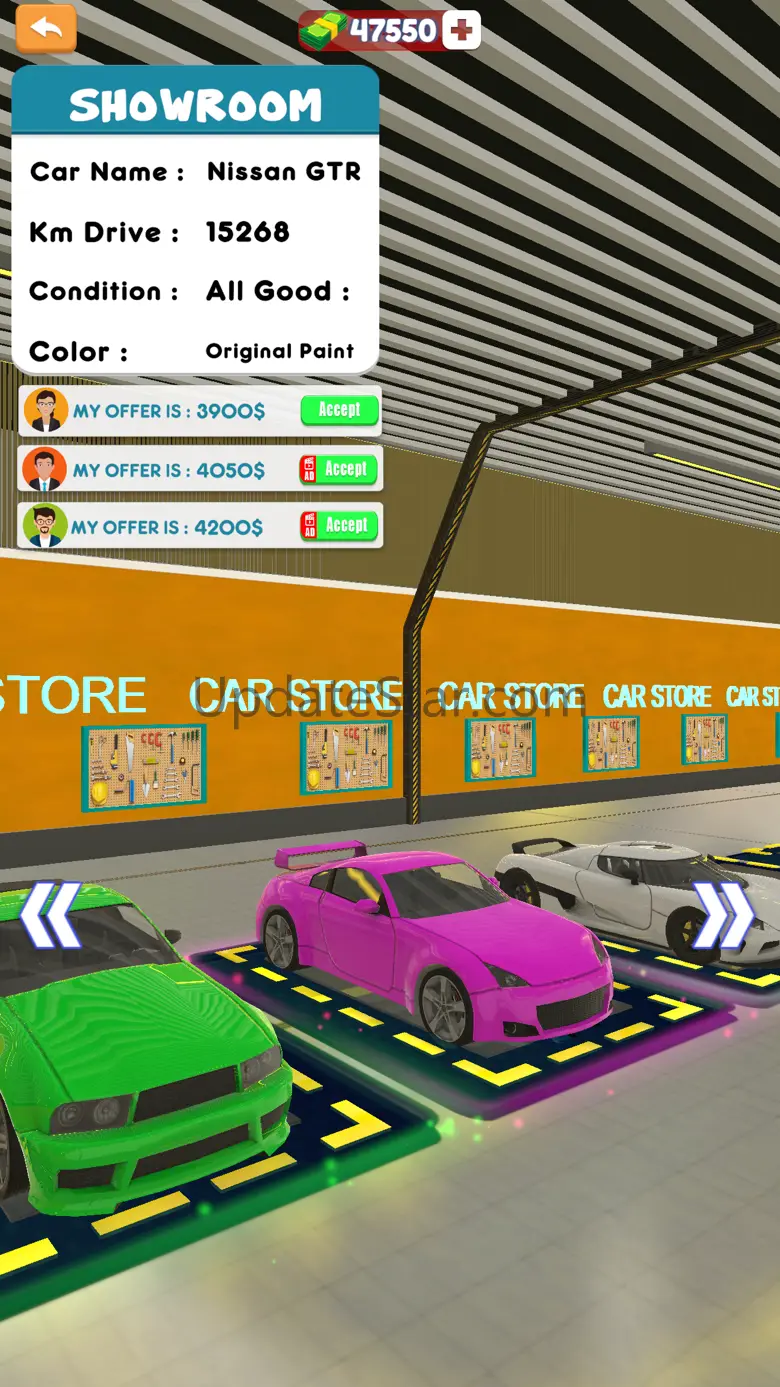Add more cash with the plus button
780x1387 pixels.
(x=461, y=31)
